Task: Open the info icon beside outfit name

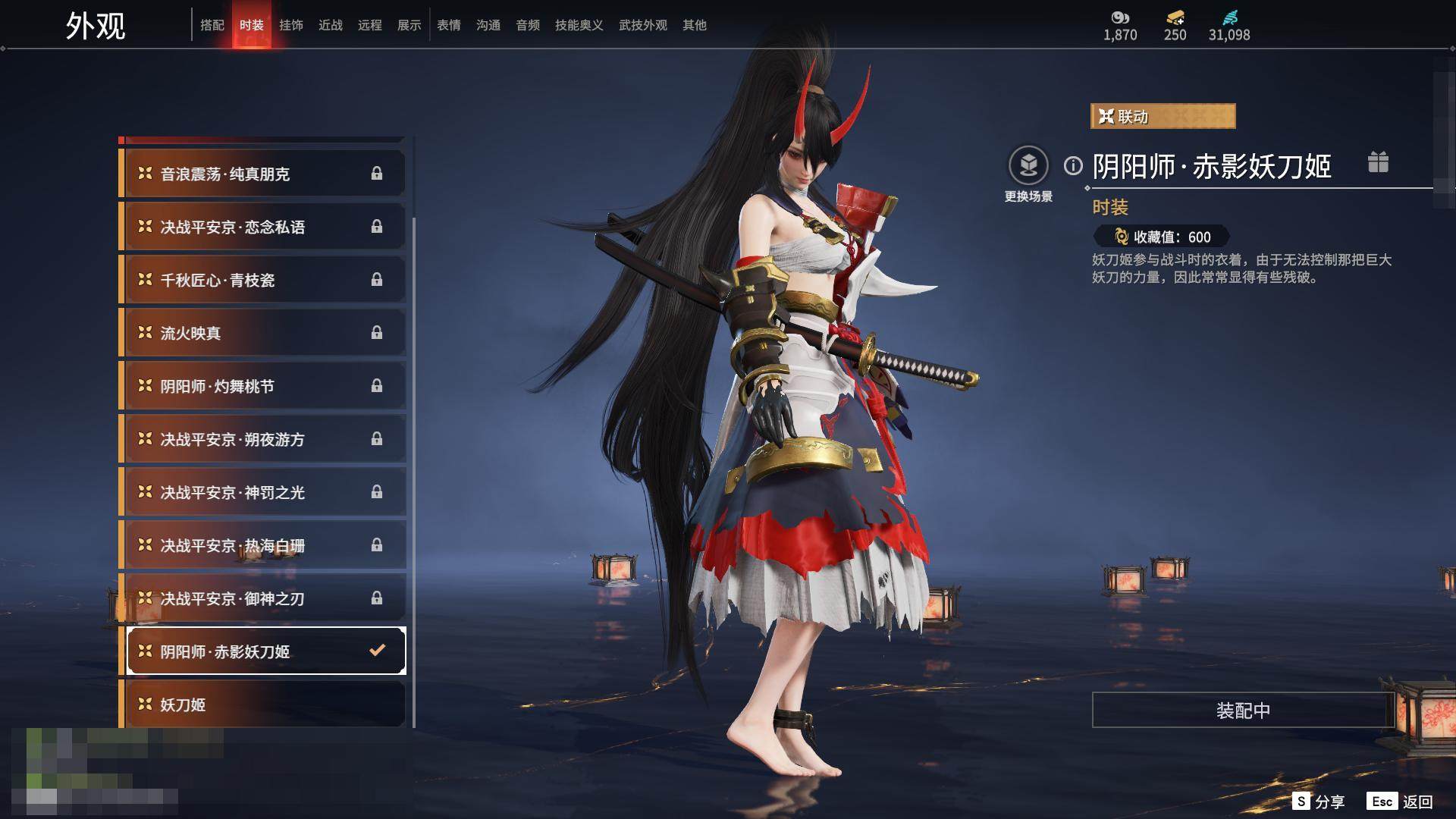Action: 1072,165
